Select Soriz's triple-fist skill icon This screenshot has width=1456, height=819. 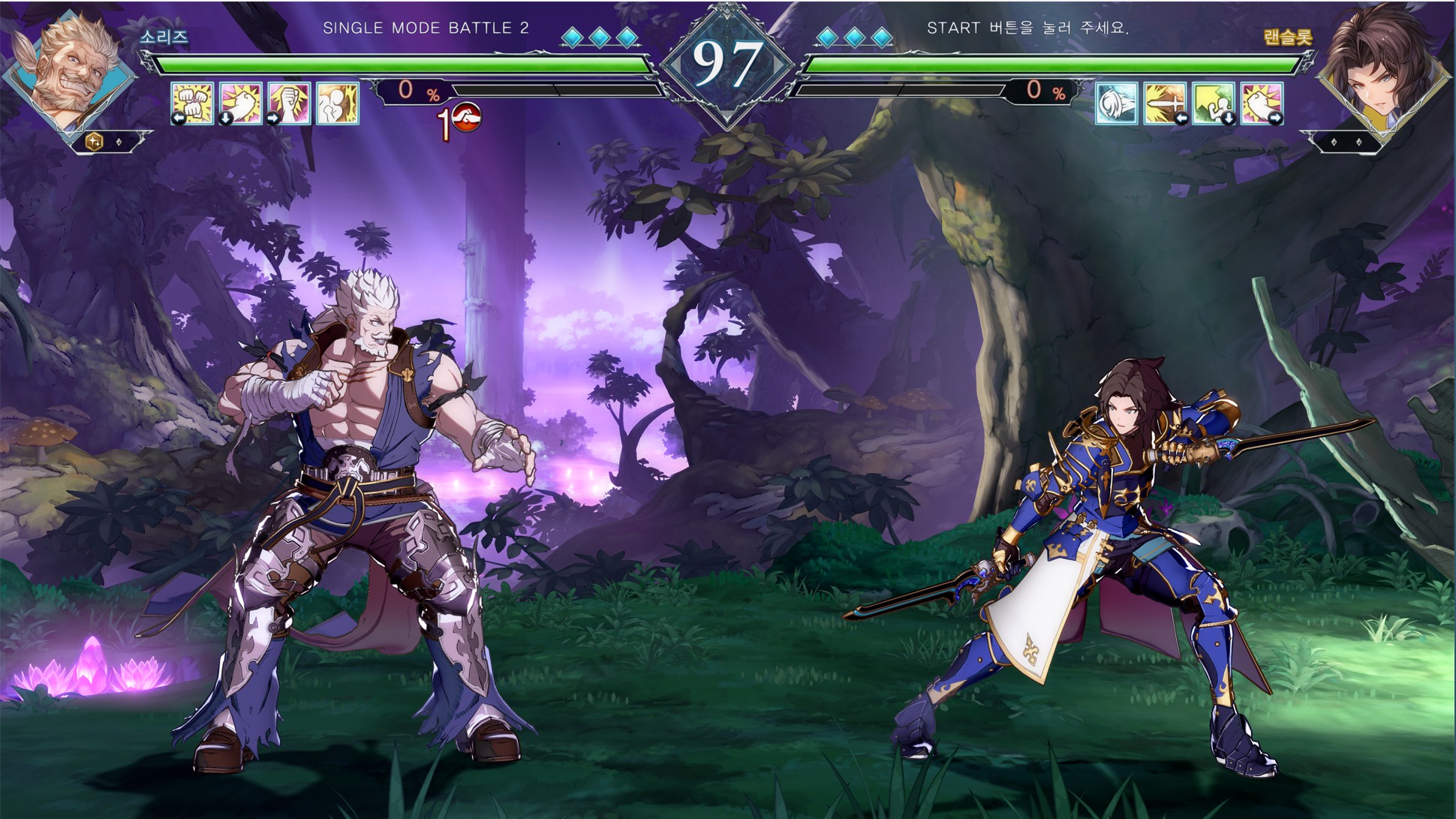coord(192,103)
